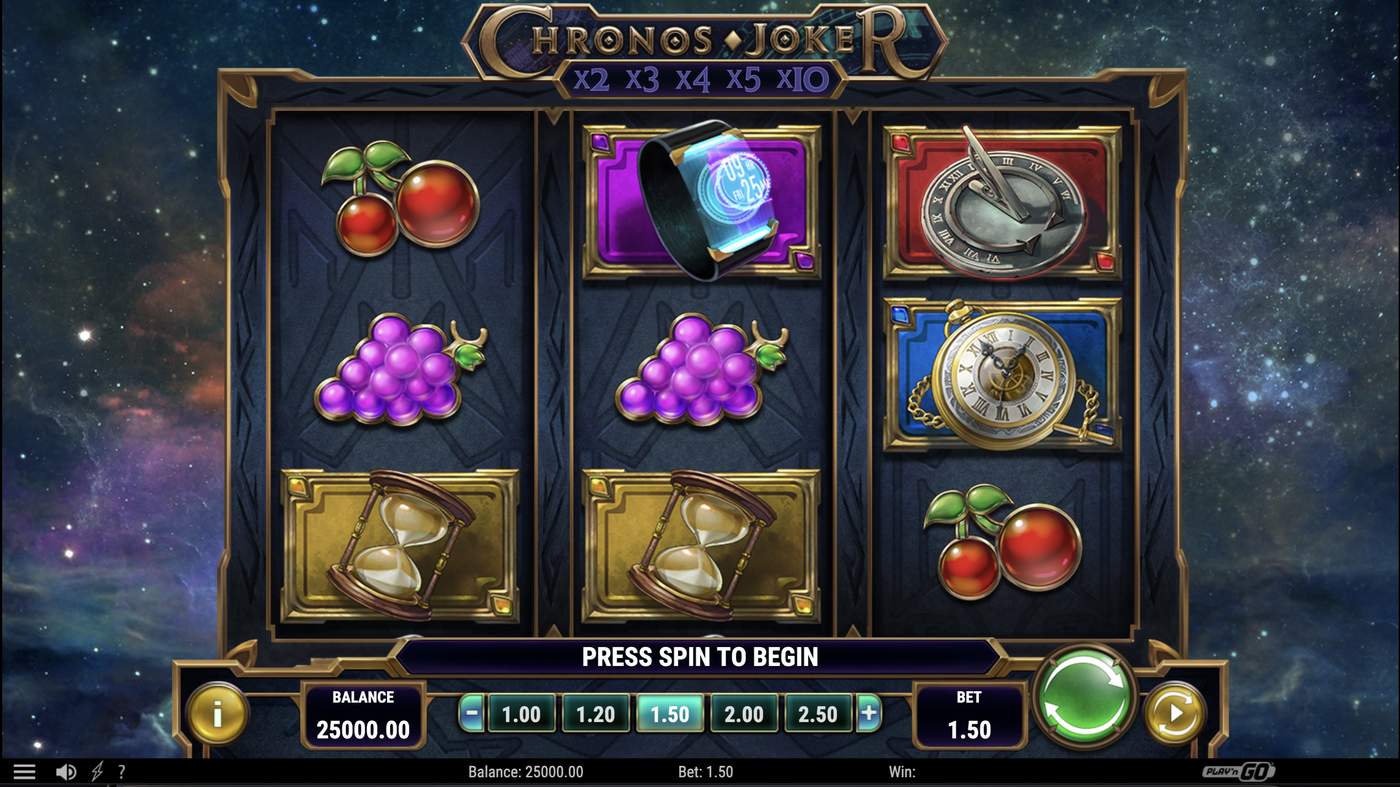Select the 1.00 bet option
Screen dimensions: 1400x787
coord(521,714)
